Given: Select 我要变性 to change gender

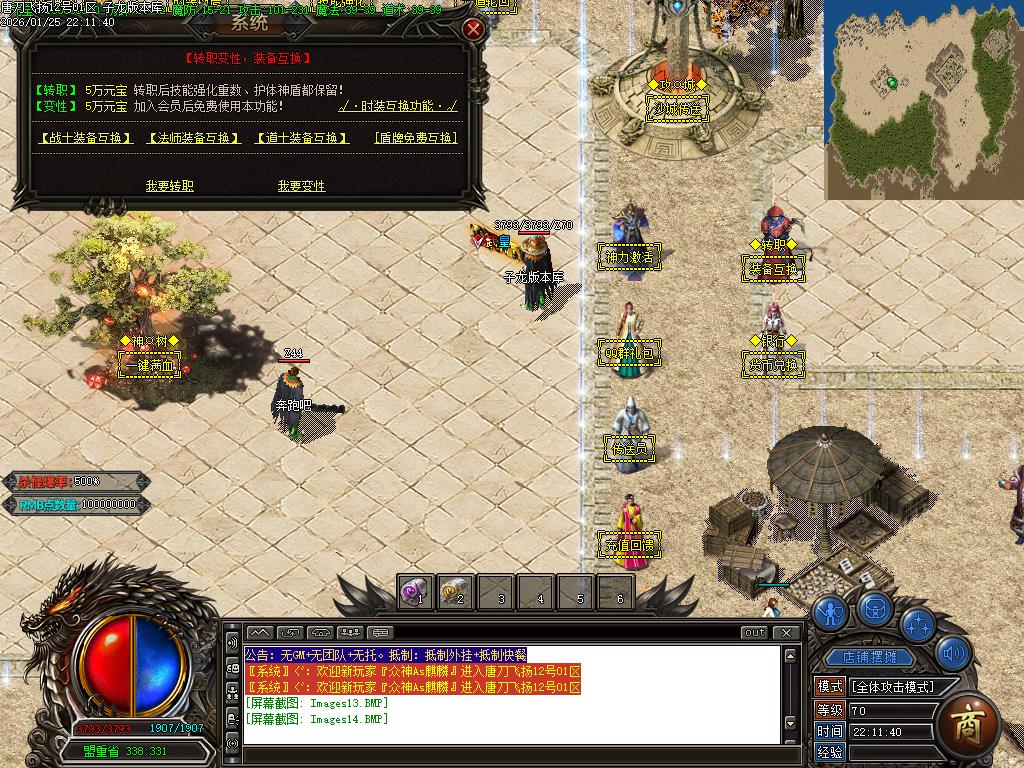Looking at the screenshot, I should [301, 186].
